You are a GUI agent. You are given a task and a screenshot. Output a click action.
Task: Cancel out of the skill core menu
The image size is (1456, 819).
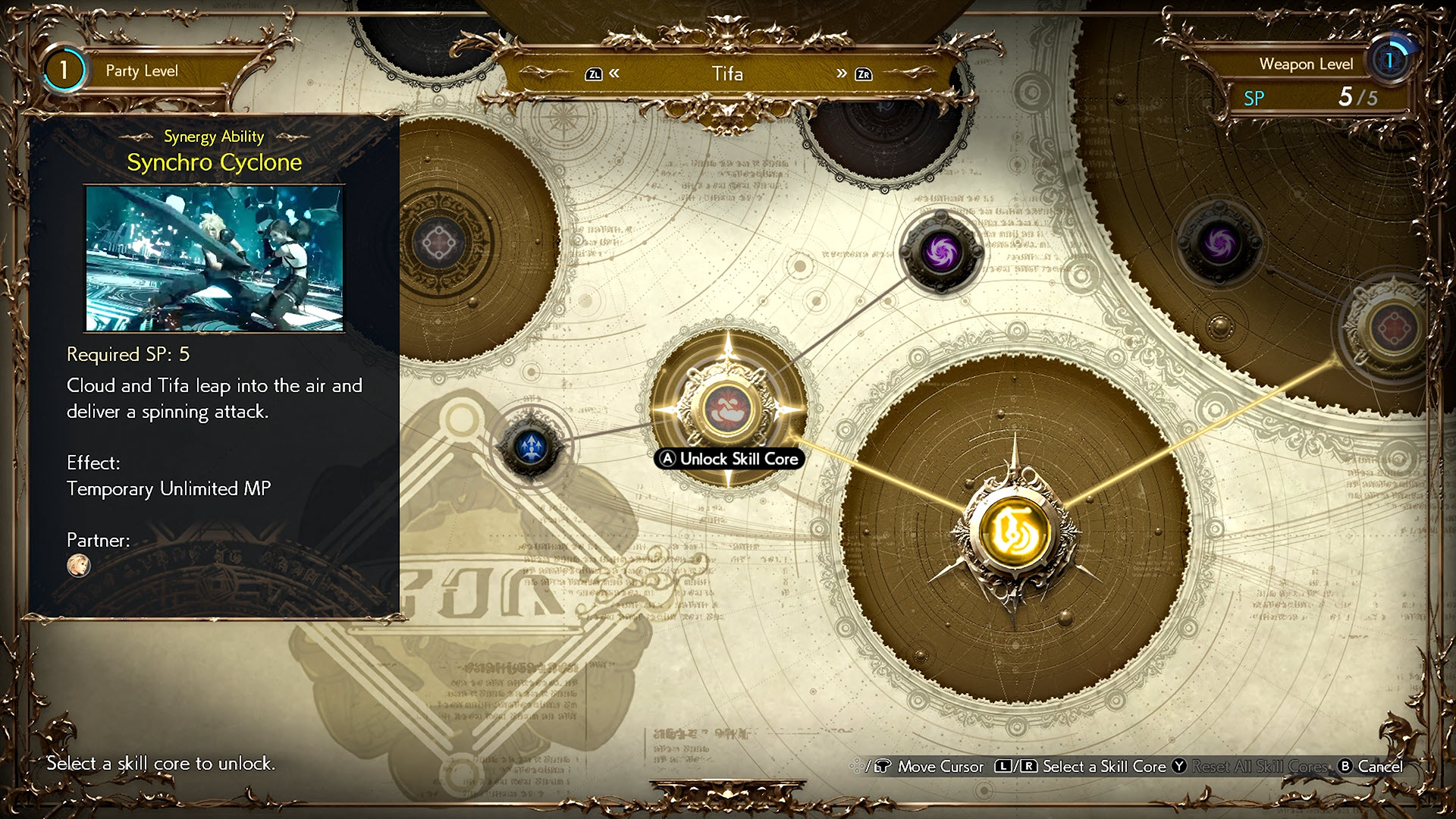point(1371,767)
